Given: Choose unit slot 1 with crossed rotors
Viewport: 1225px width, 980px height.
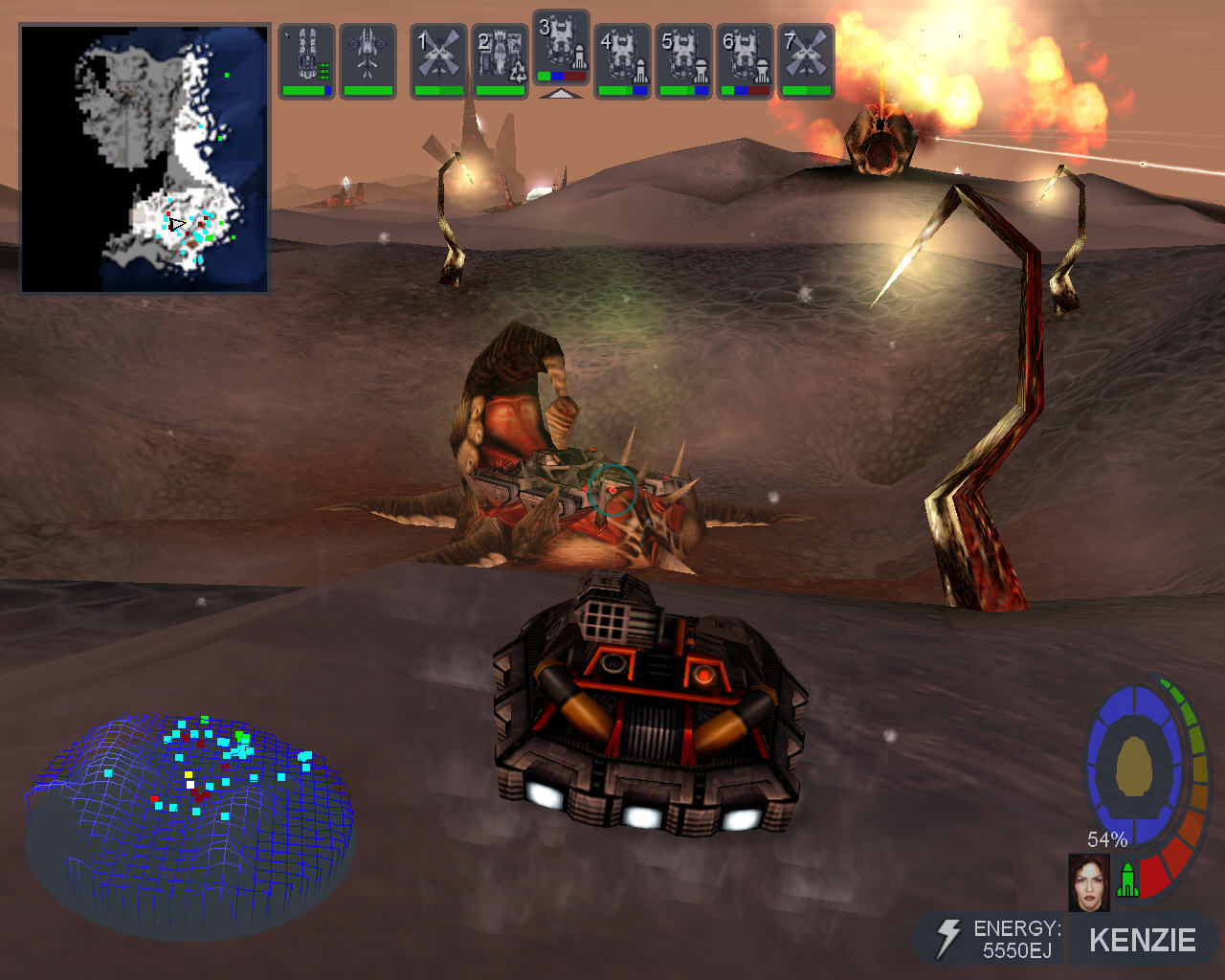Looking at the screenshot, I should pyautogui.click(x=438, y=60).
